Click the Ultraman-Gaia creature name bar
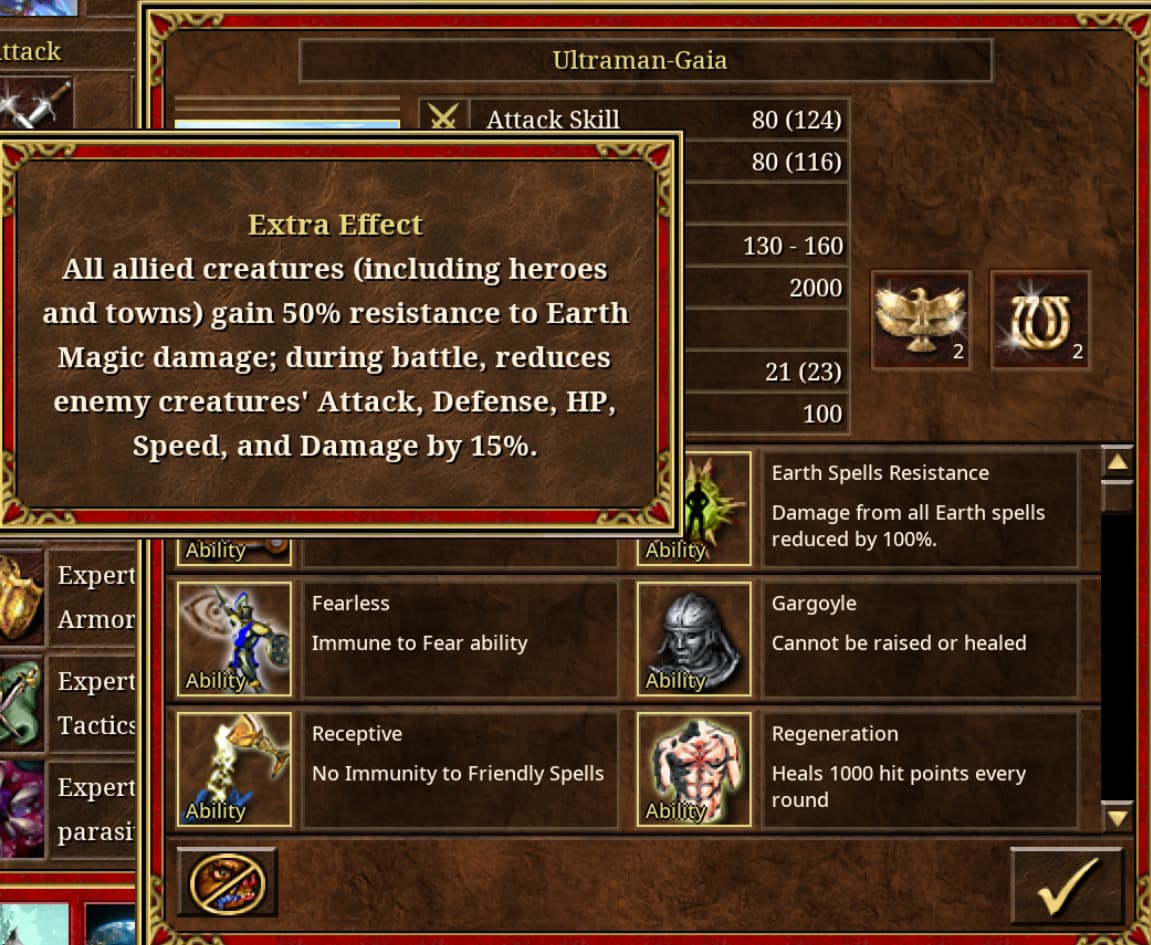The image size is (1151, 945). pos(645,61)
